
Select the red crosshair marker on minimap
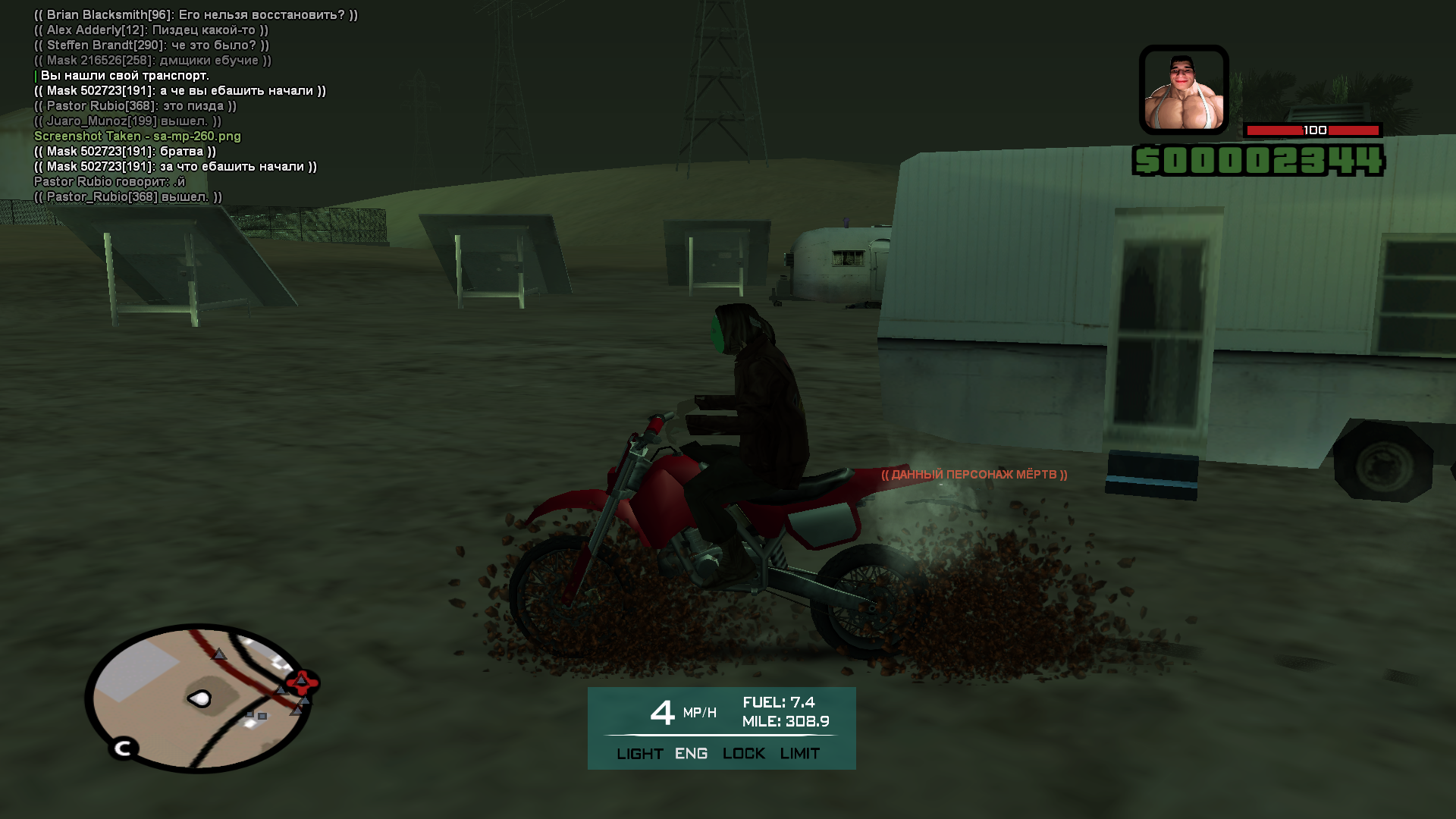point(302,682)
